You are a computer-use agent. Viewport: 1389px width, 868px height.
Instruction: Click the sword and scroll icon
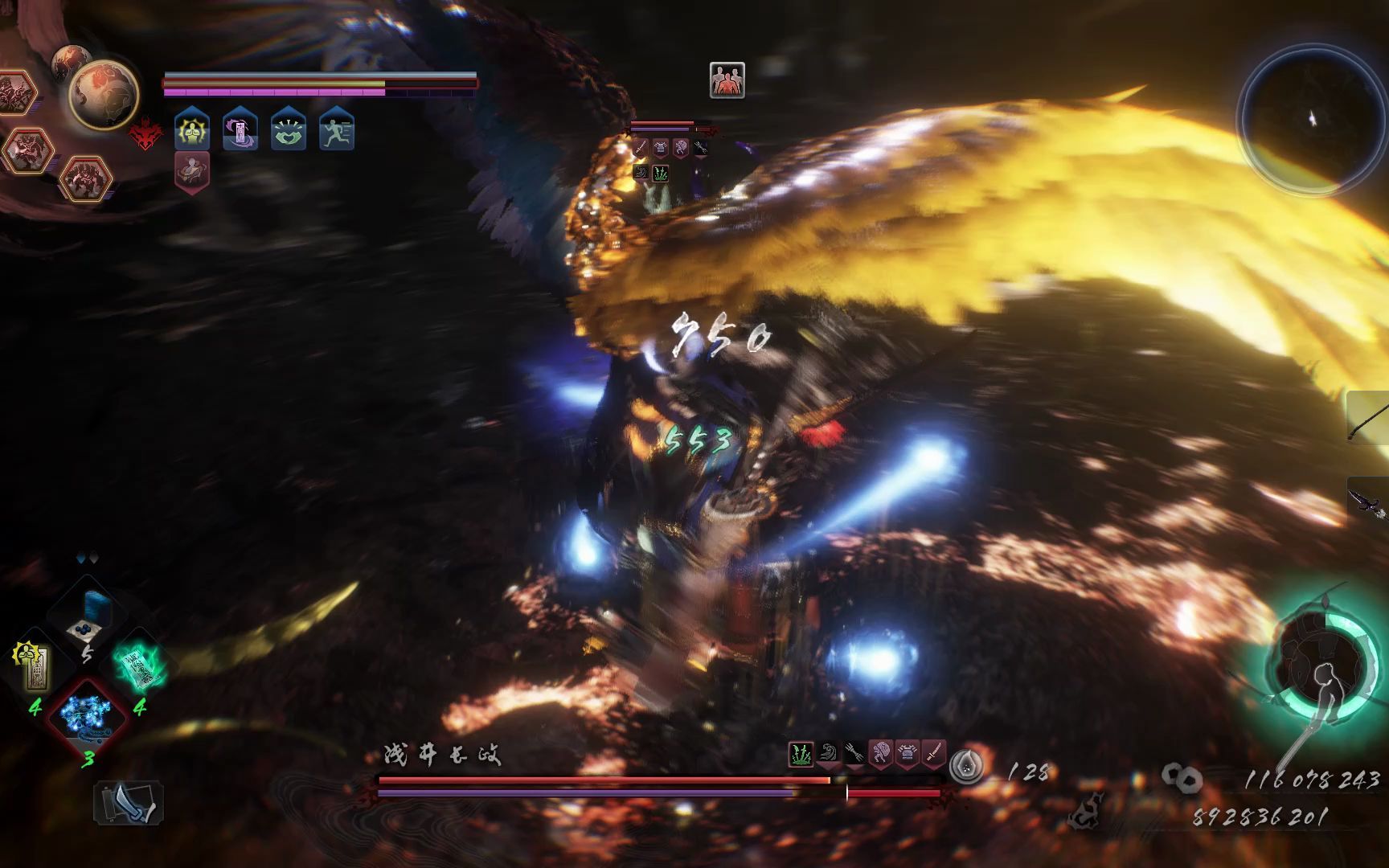click(x=129, y=803)
